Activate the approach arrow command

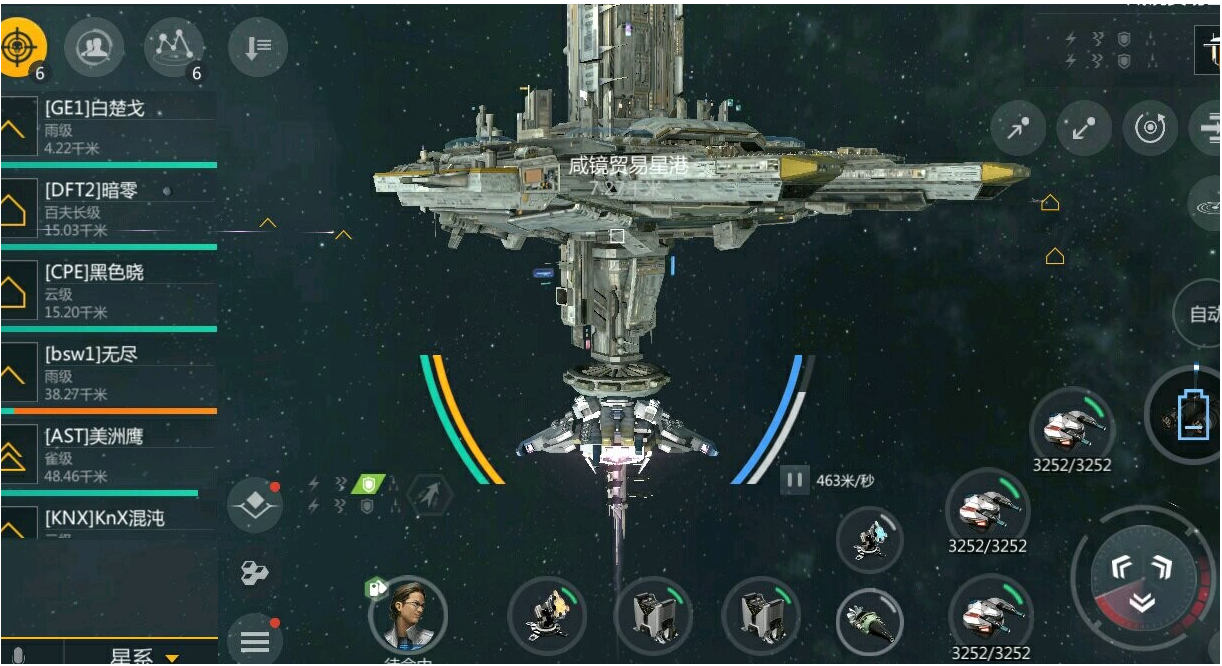(x=1018, y=128)
